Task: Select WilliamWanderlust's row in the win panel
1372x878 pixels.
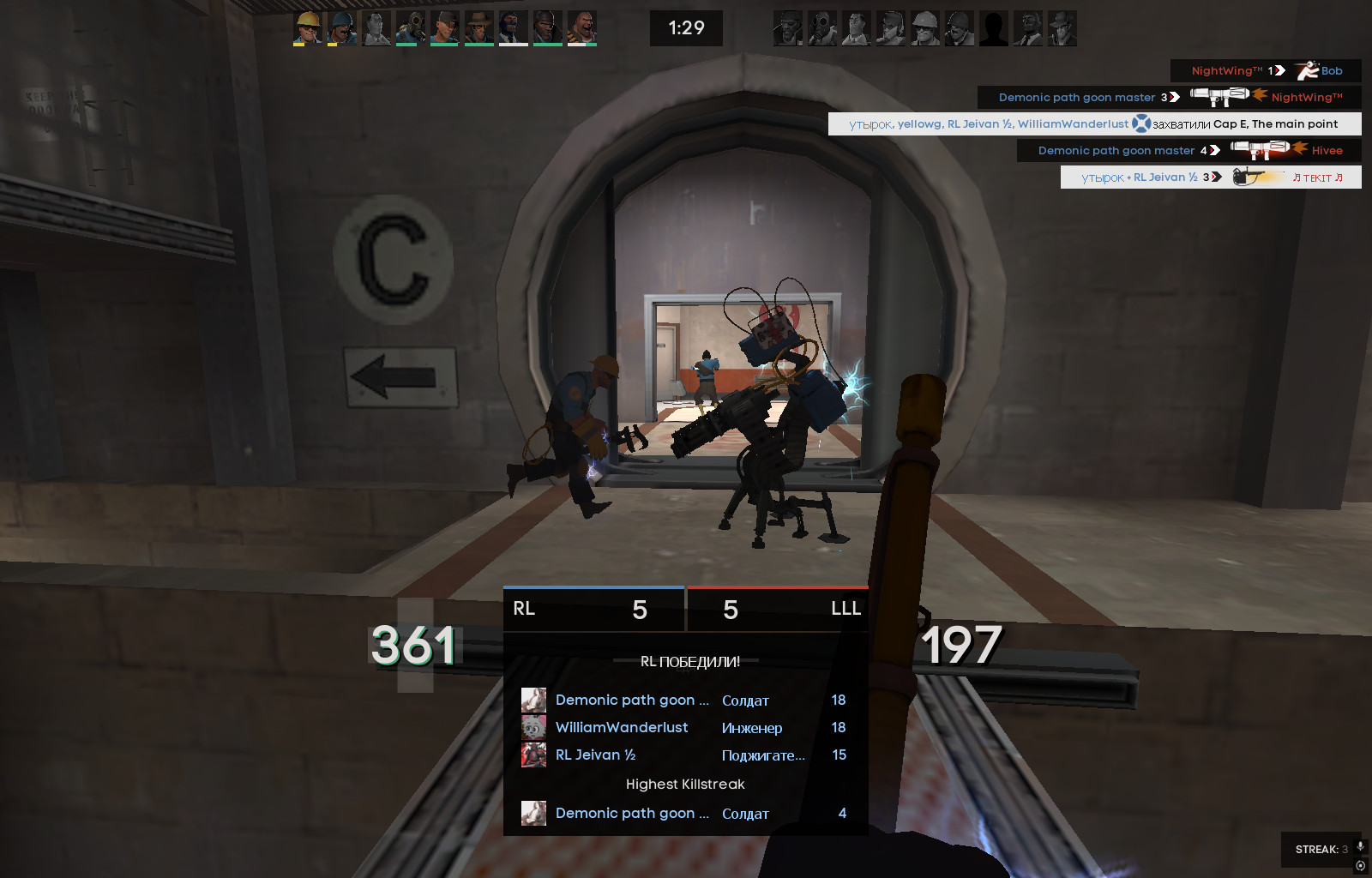Action: (x=685, y=727)
